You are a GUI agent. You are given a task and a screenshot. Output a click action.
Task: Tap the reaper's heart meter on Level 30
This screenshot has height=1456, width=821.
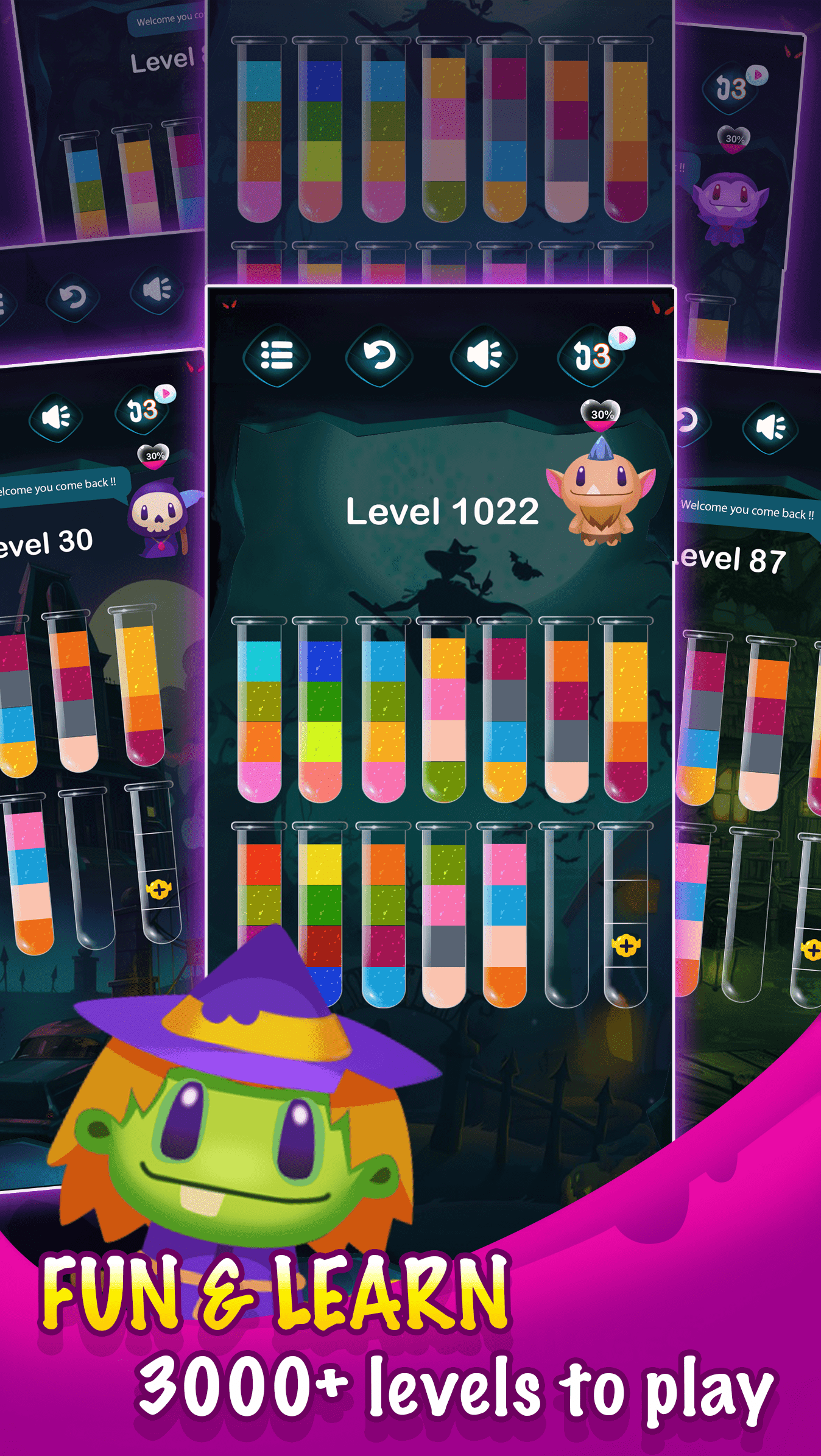(x=153, y=455)
